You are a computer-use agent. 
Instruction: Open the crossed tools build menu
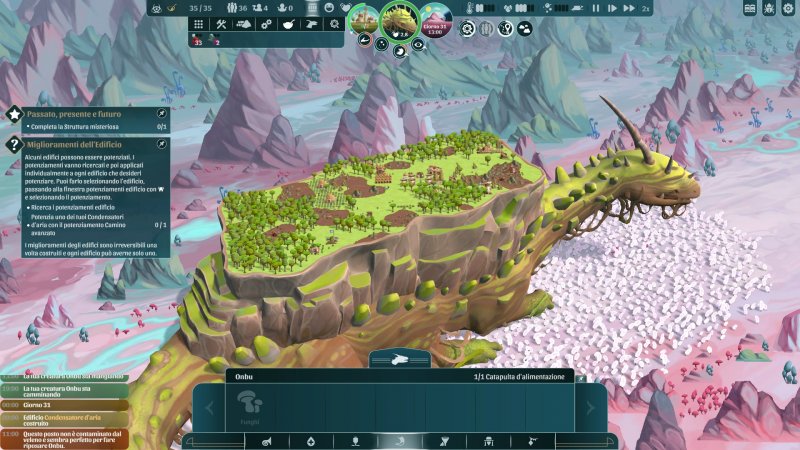tap(222, 24)
